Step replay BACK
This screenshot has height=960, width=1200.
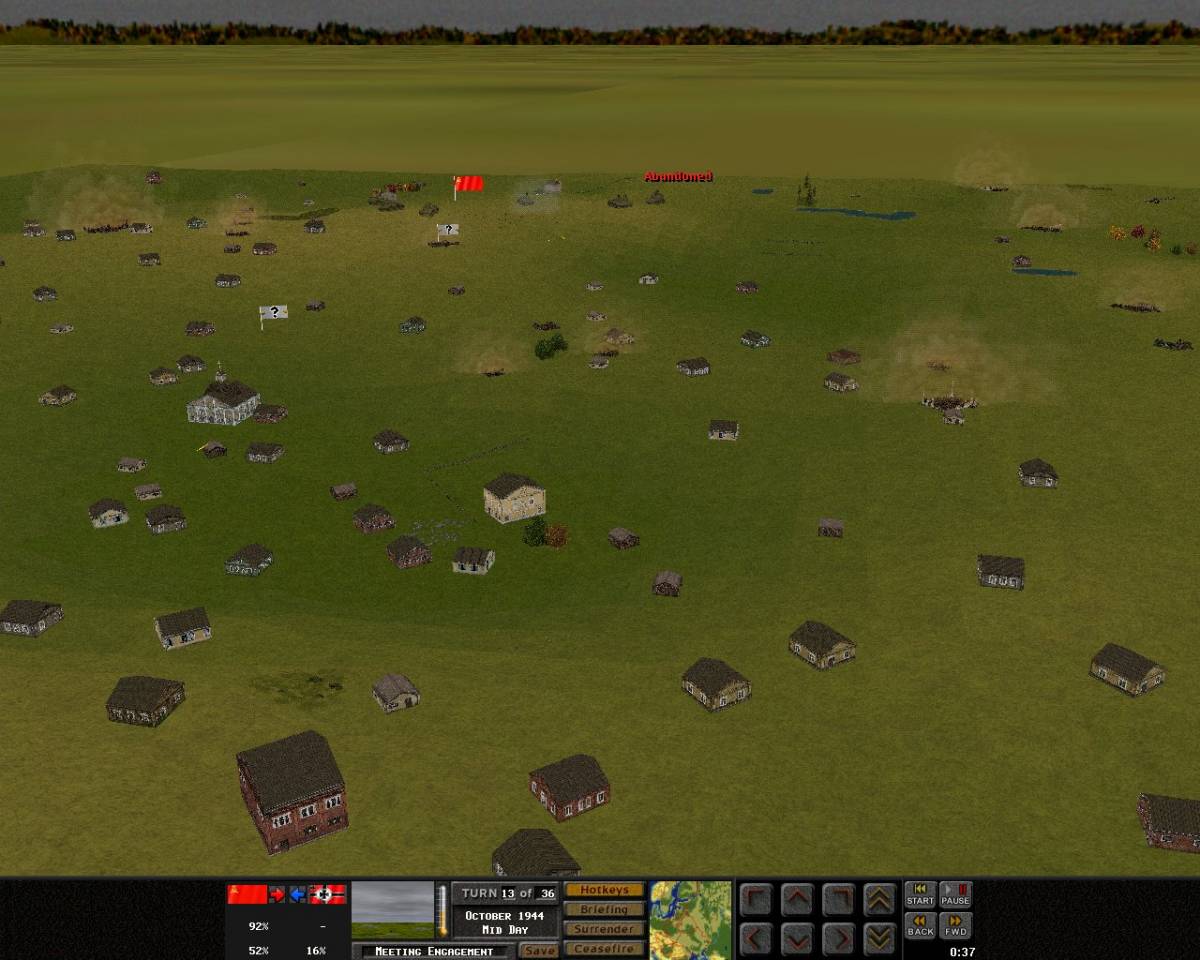pyautogui.click(x=920, y=926)
